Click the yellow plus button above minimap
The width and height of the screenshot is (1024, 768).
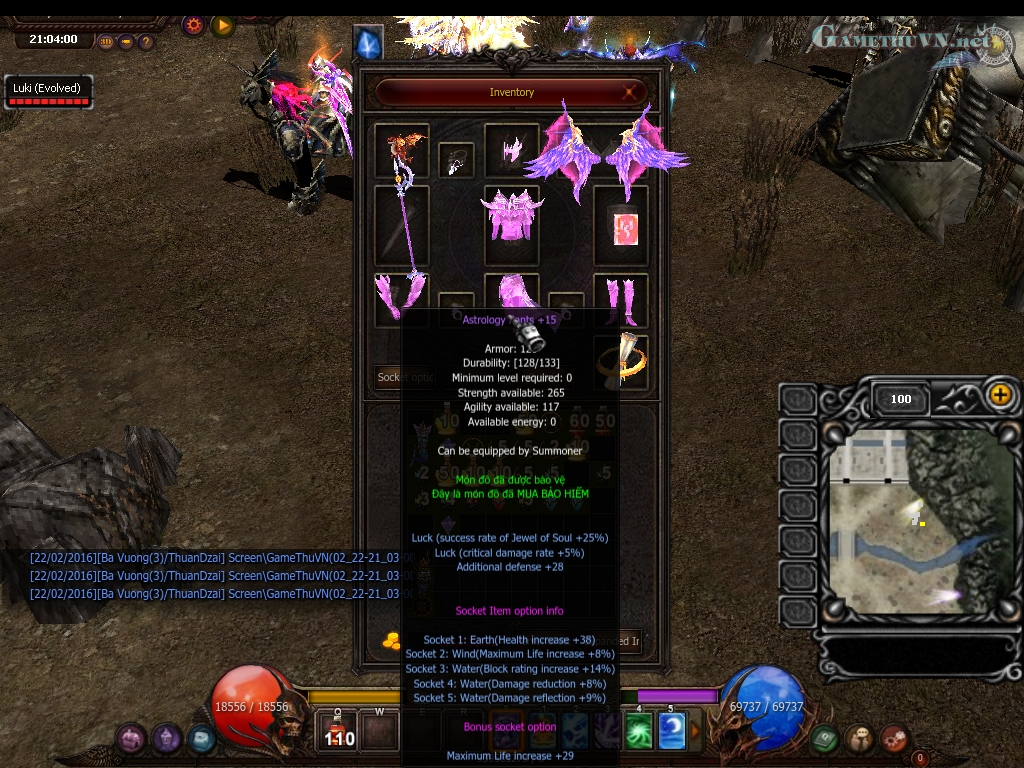1000,394
